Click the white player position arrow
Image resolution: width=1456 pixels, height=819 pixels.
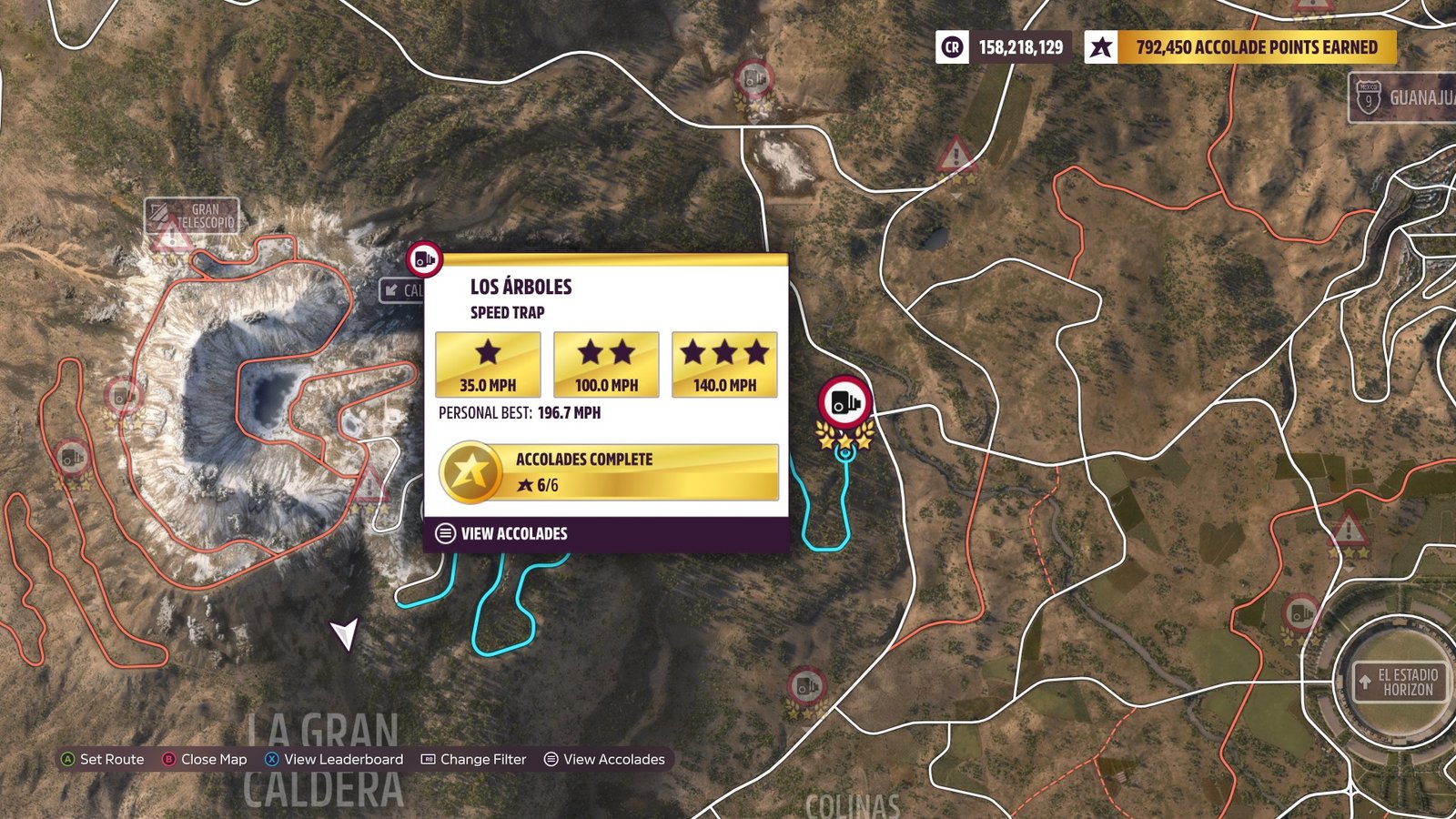click(344, 632)
